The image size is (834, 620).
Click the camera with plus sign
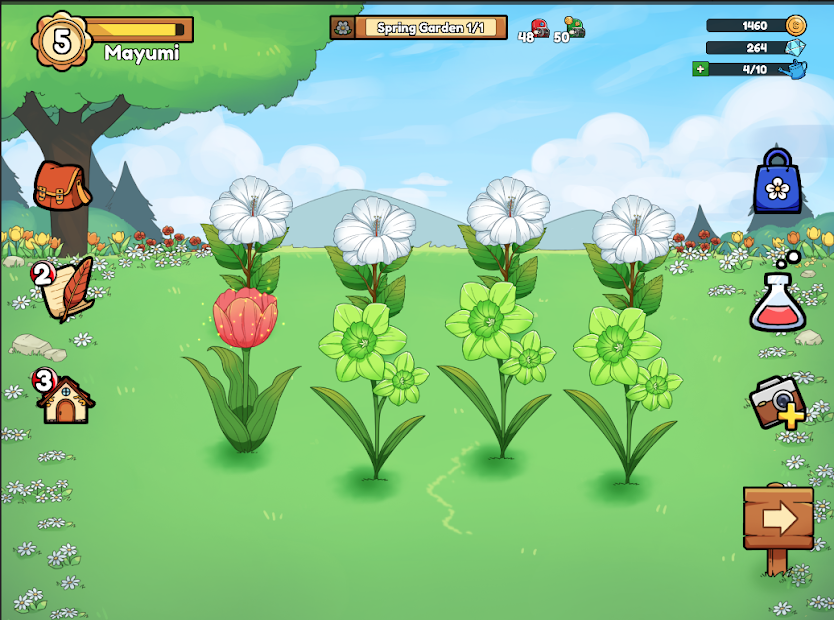point(778,401)
